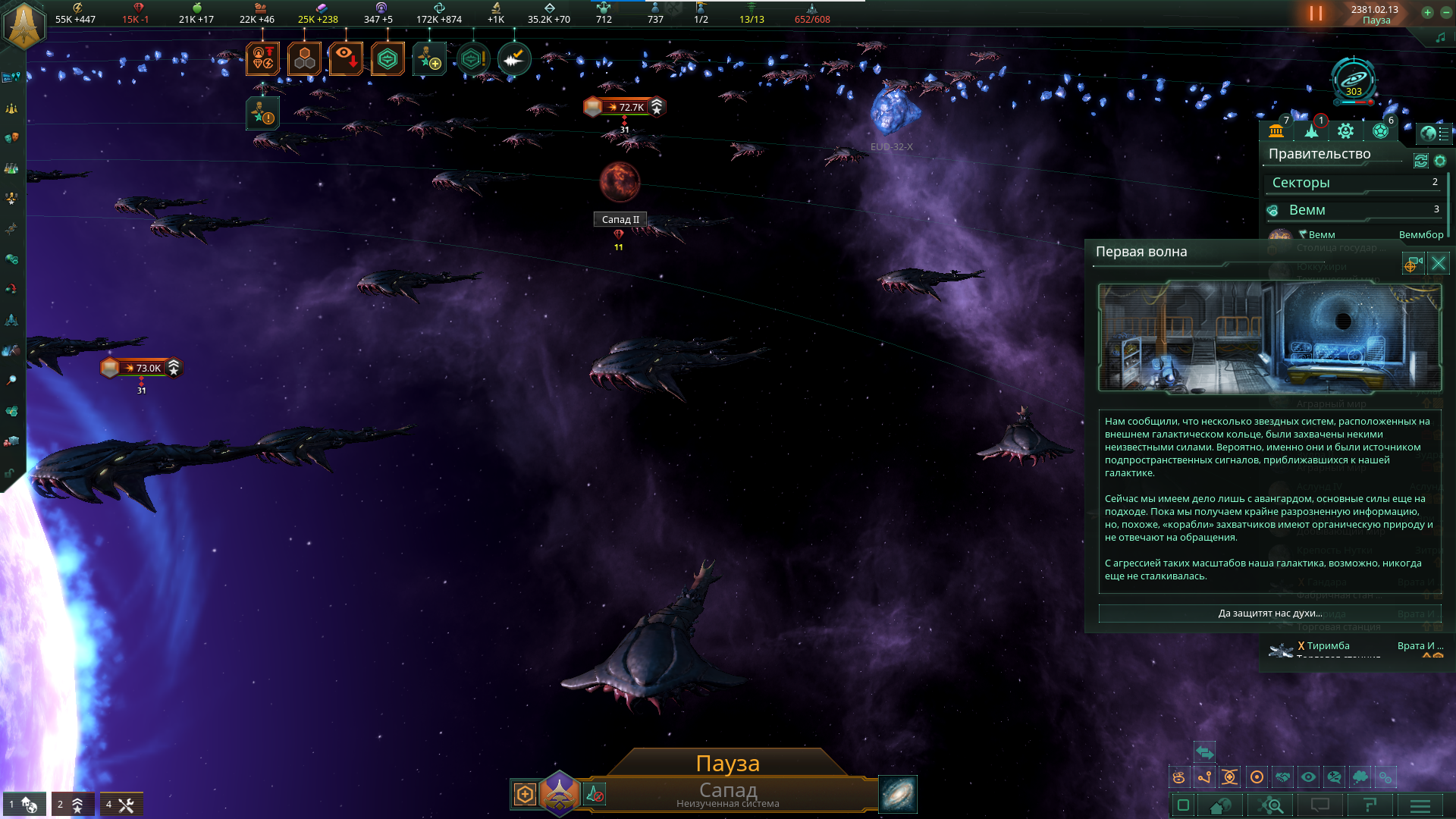Select control group 4 with crossed tools
The width and height of the screenshot is (1456, 819).
[121, 805]
